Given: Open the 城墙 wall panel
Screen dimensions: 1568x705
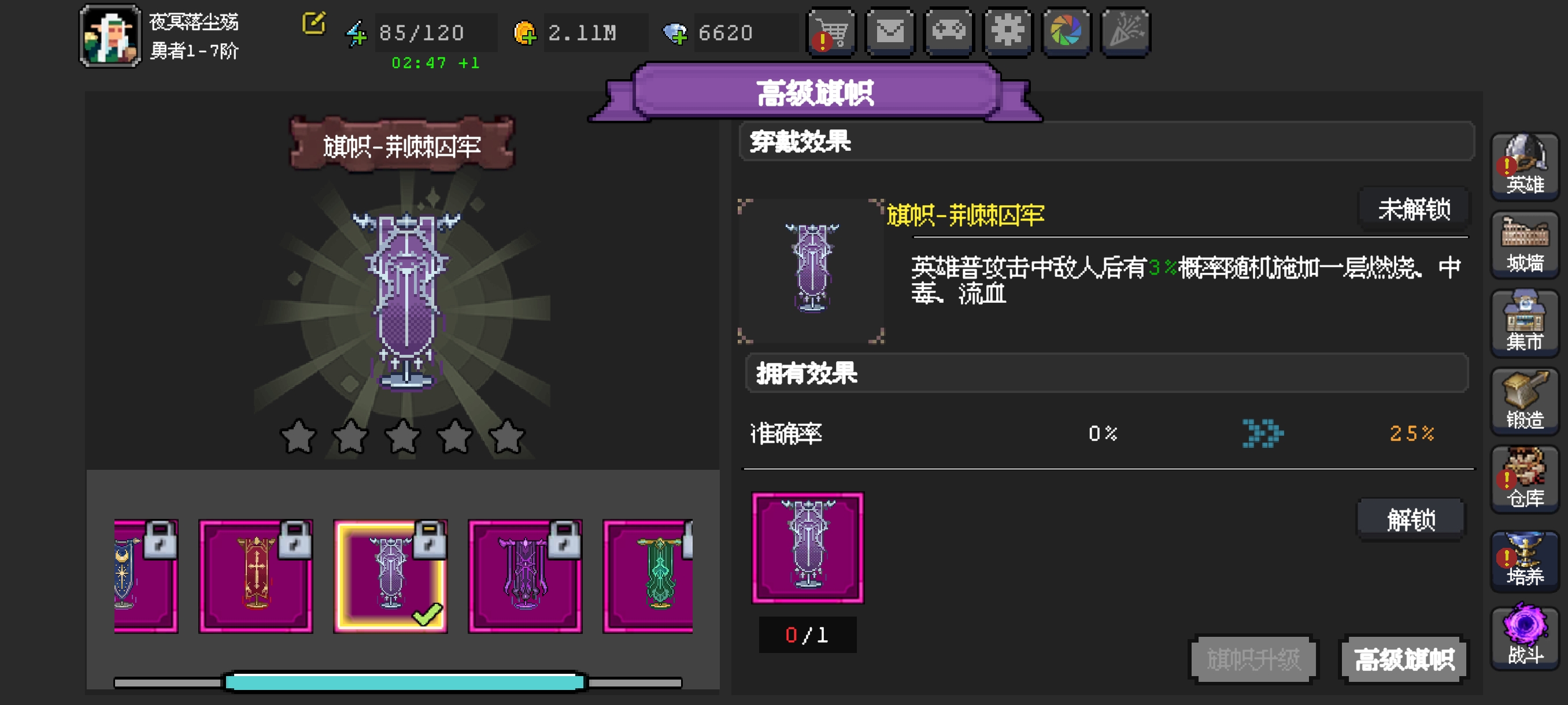Looking at the screenshot, I should [x=1524, y=243].
